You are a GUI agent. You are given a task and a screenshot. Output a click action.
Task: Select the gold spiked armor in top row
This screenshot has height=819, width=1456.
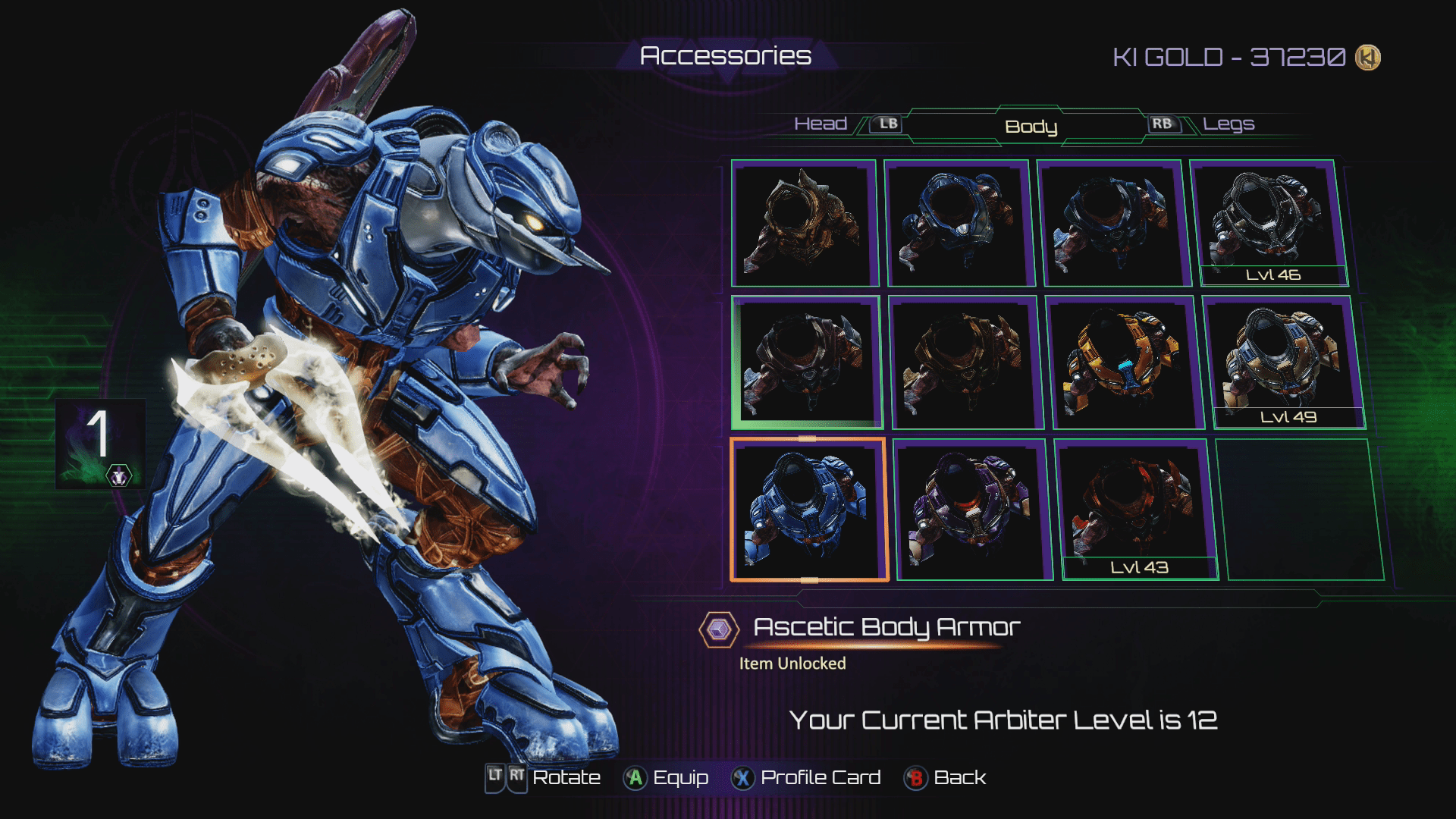(x=804, y=223)
